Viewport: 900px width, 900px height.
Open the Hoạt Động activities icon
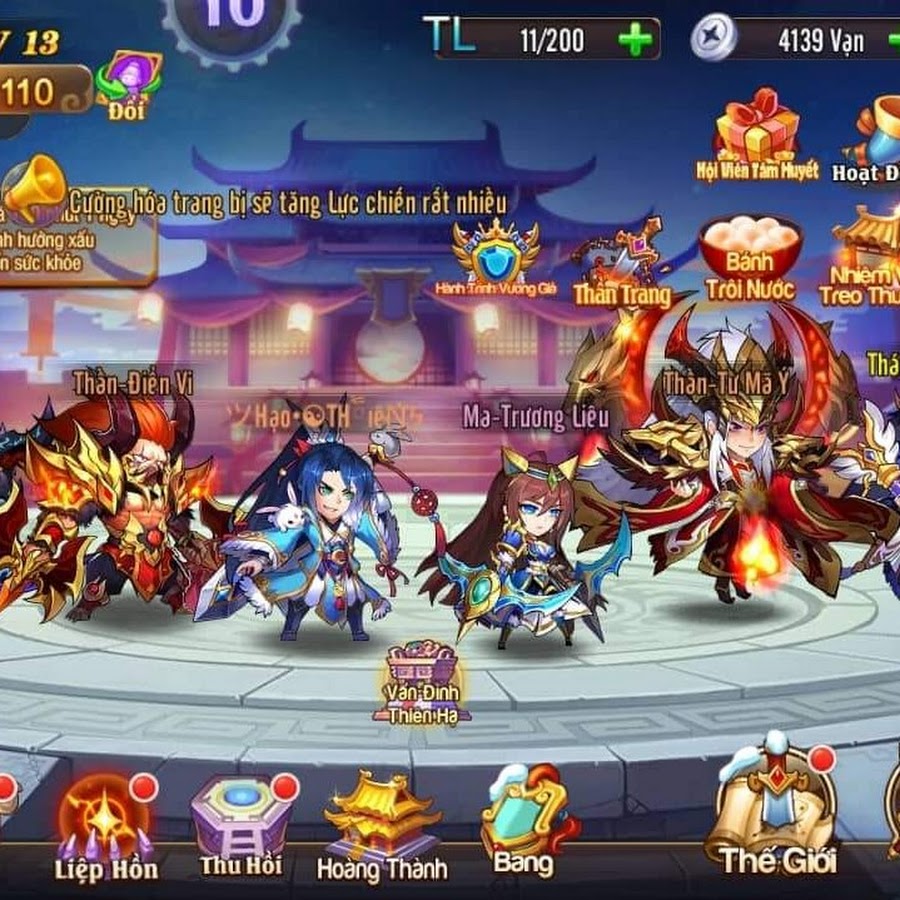click(x=877, y=140)
